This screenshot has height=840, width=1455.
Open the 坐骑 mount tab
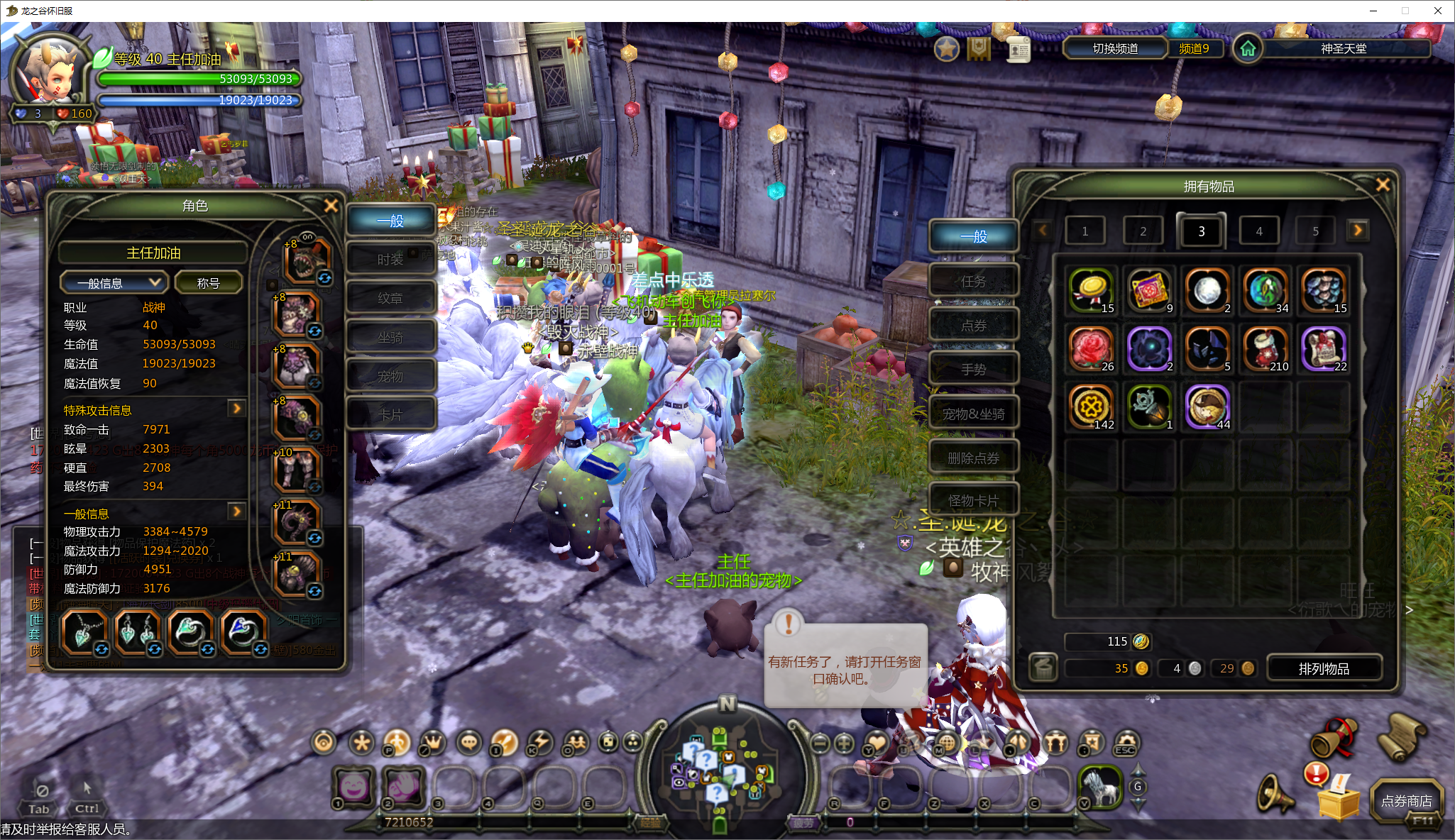tap(390, 338)
